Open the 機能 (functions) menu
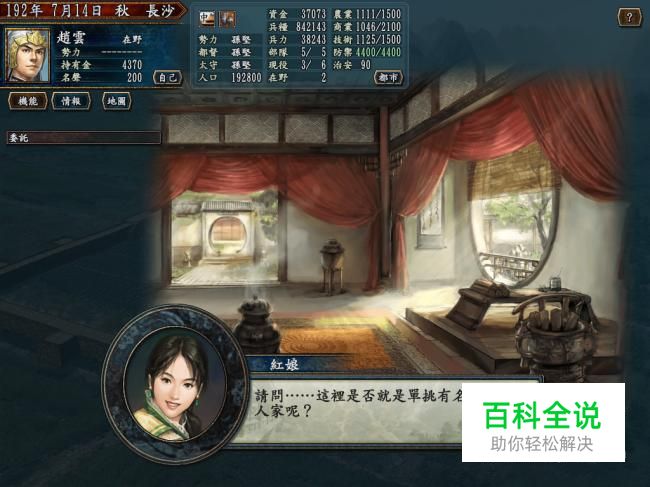The height and width of the screenshot is (487, 650). pyautogui.click(x=27, y=101)
